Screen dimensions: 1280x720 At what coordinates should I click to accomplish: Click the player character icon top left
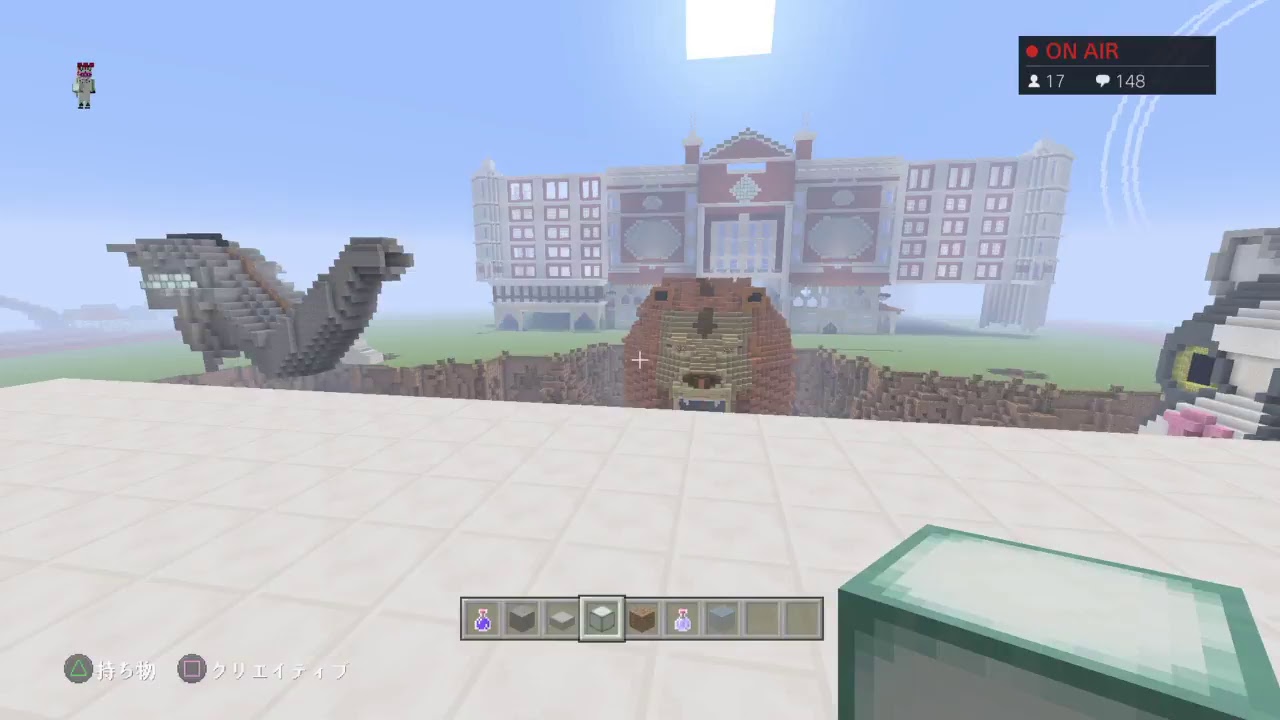(x=83, y=84)
